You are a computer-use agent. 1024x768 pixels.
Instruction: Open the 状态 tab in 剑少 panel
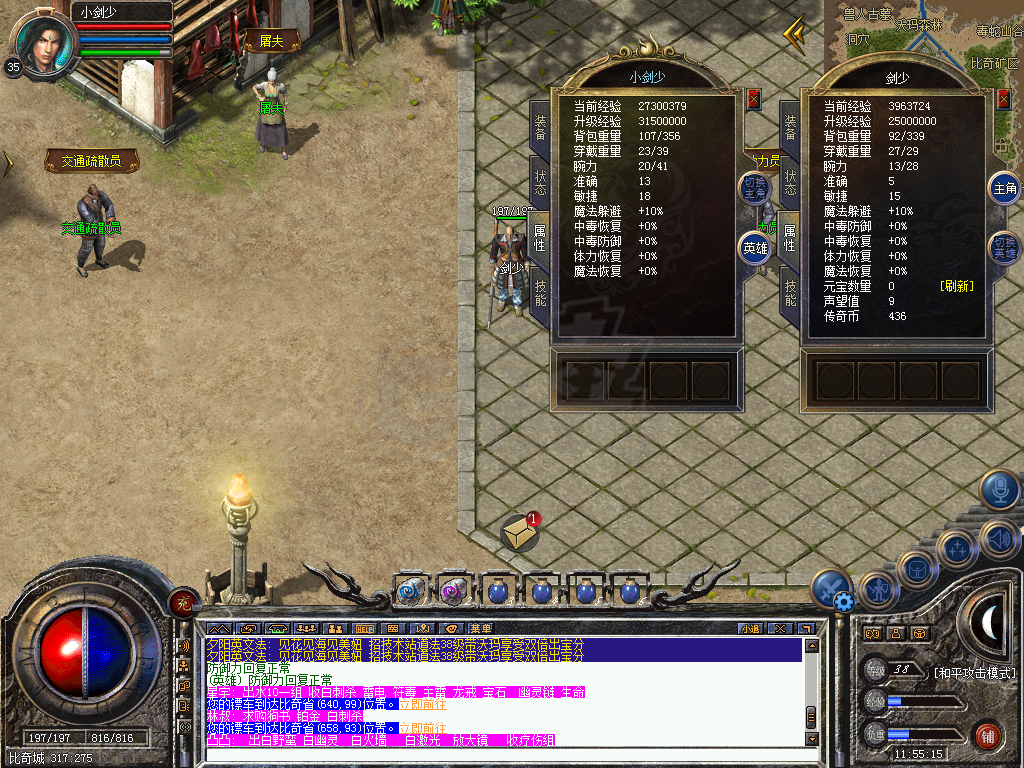(790, 181)
